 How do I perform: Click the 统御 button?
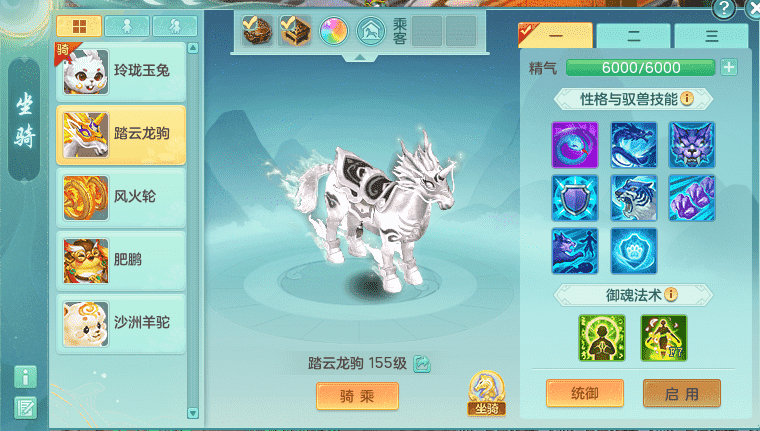click(585, 393)
